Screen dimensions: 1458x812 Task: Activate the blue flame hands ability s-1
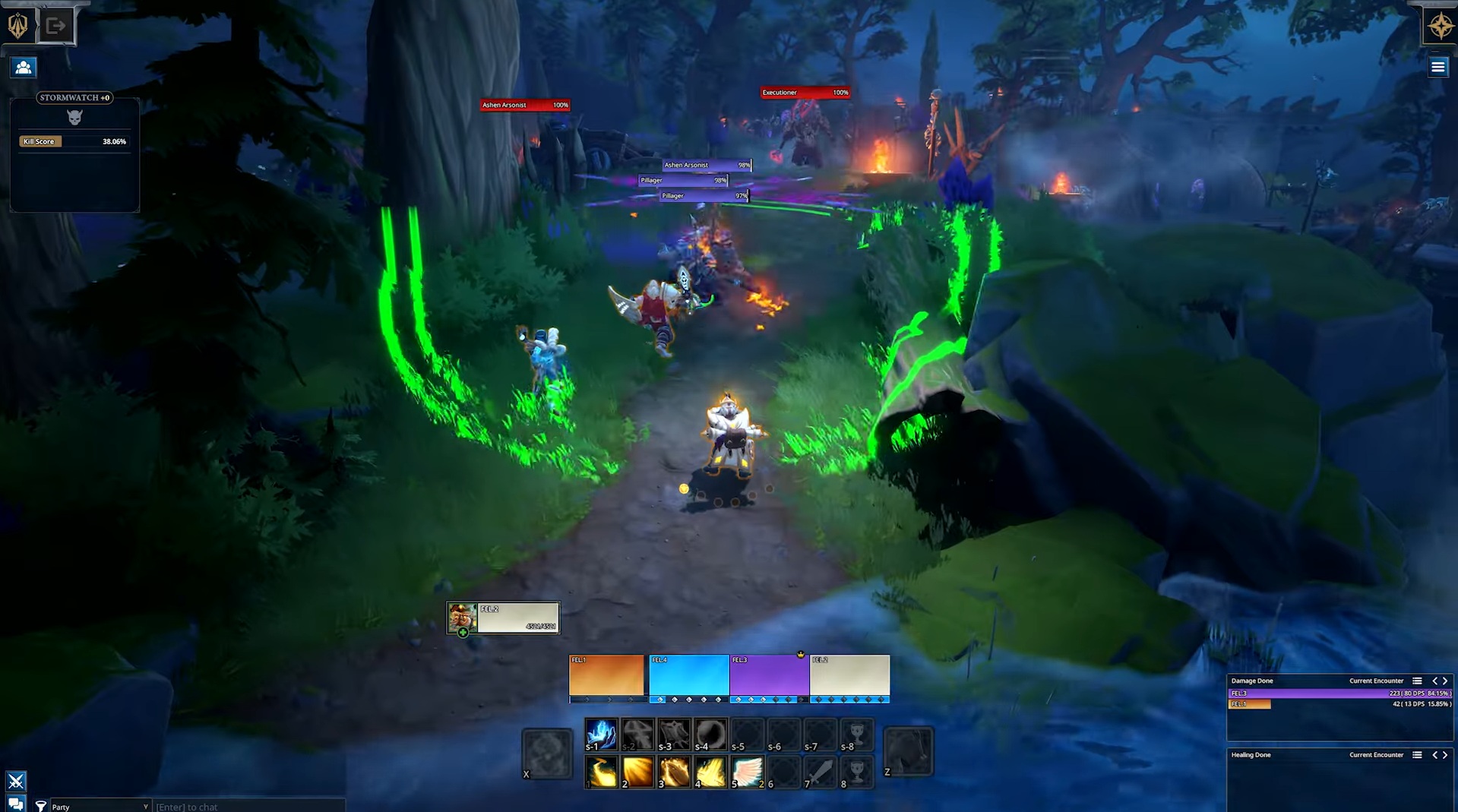coord(601,735)
